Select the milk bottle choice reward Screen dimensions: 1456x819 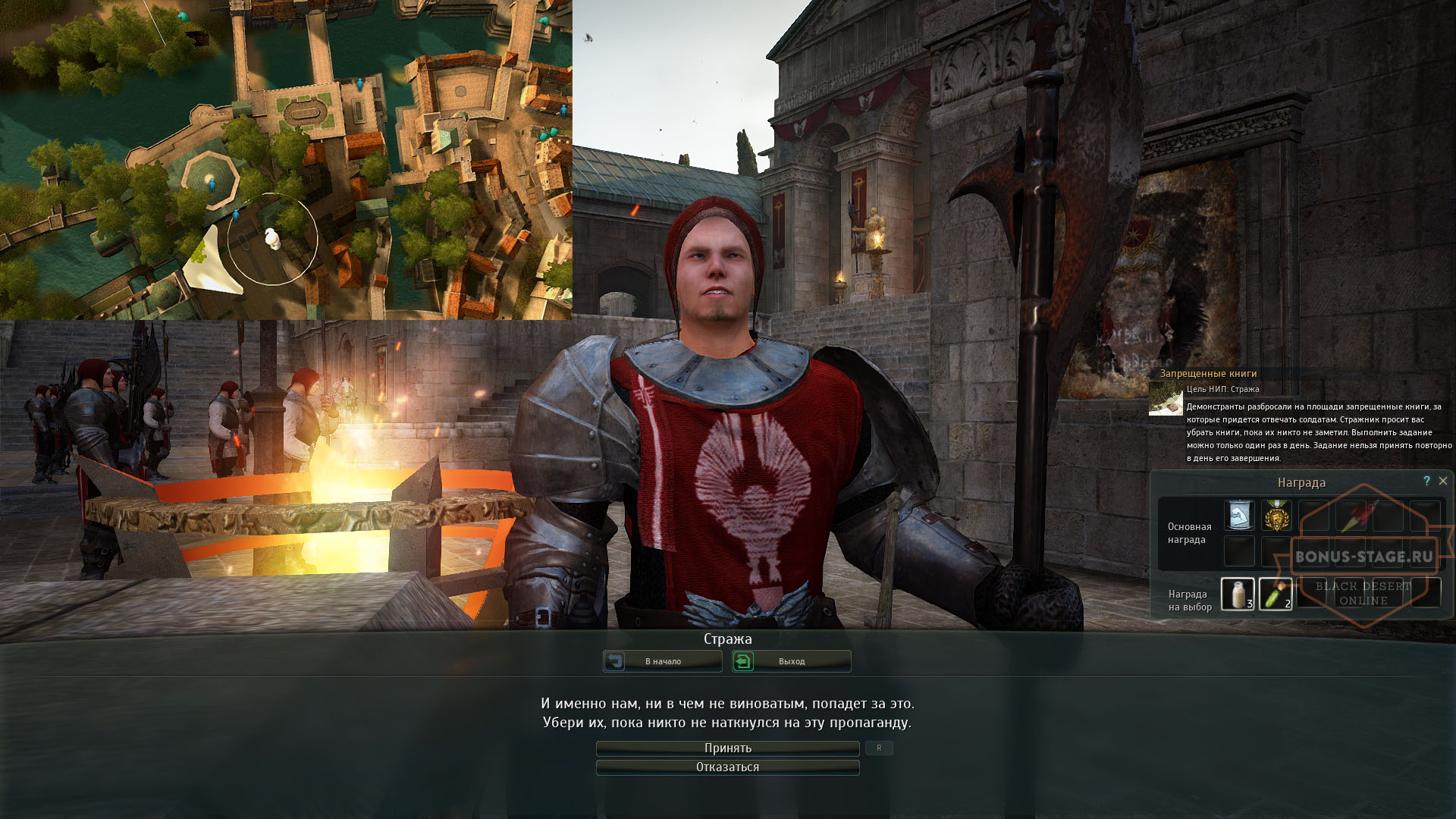point(1238,593)
